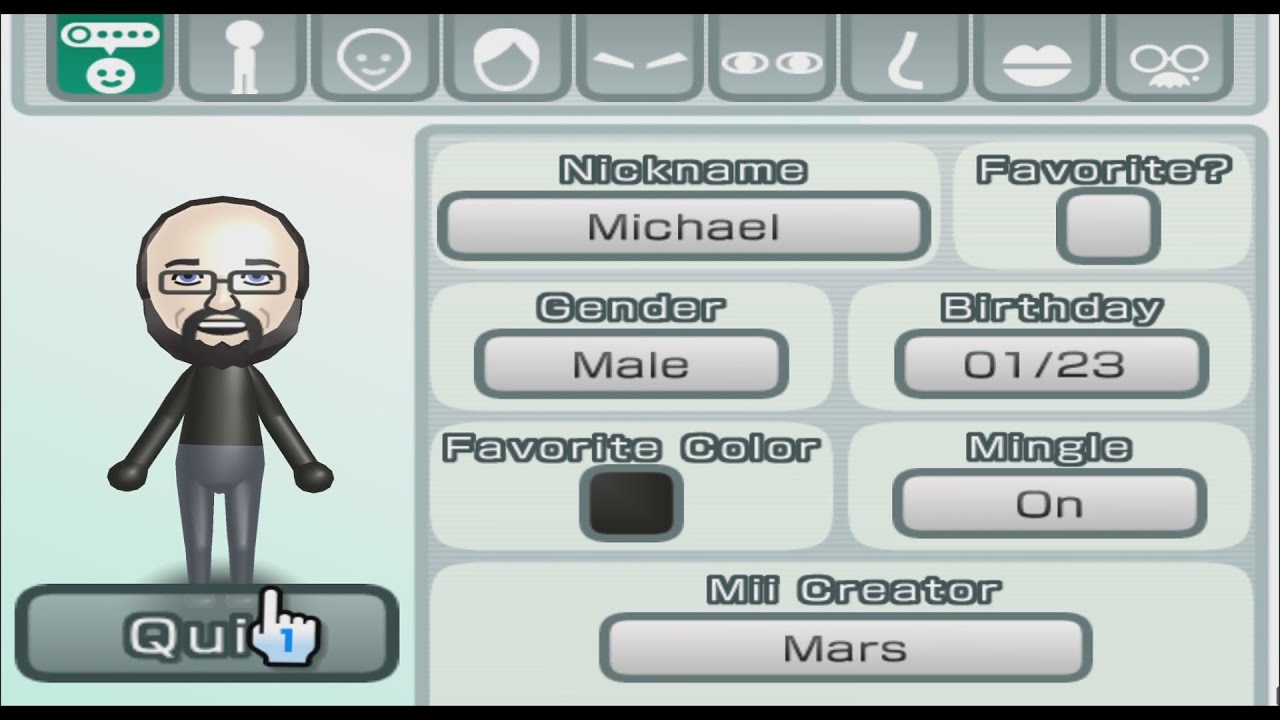Viewport: 1280px width, 720px height.
Task: Click the Nickname label heading
Action: pos(683,168)
